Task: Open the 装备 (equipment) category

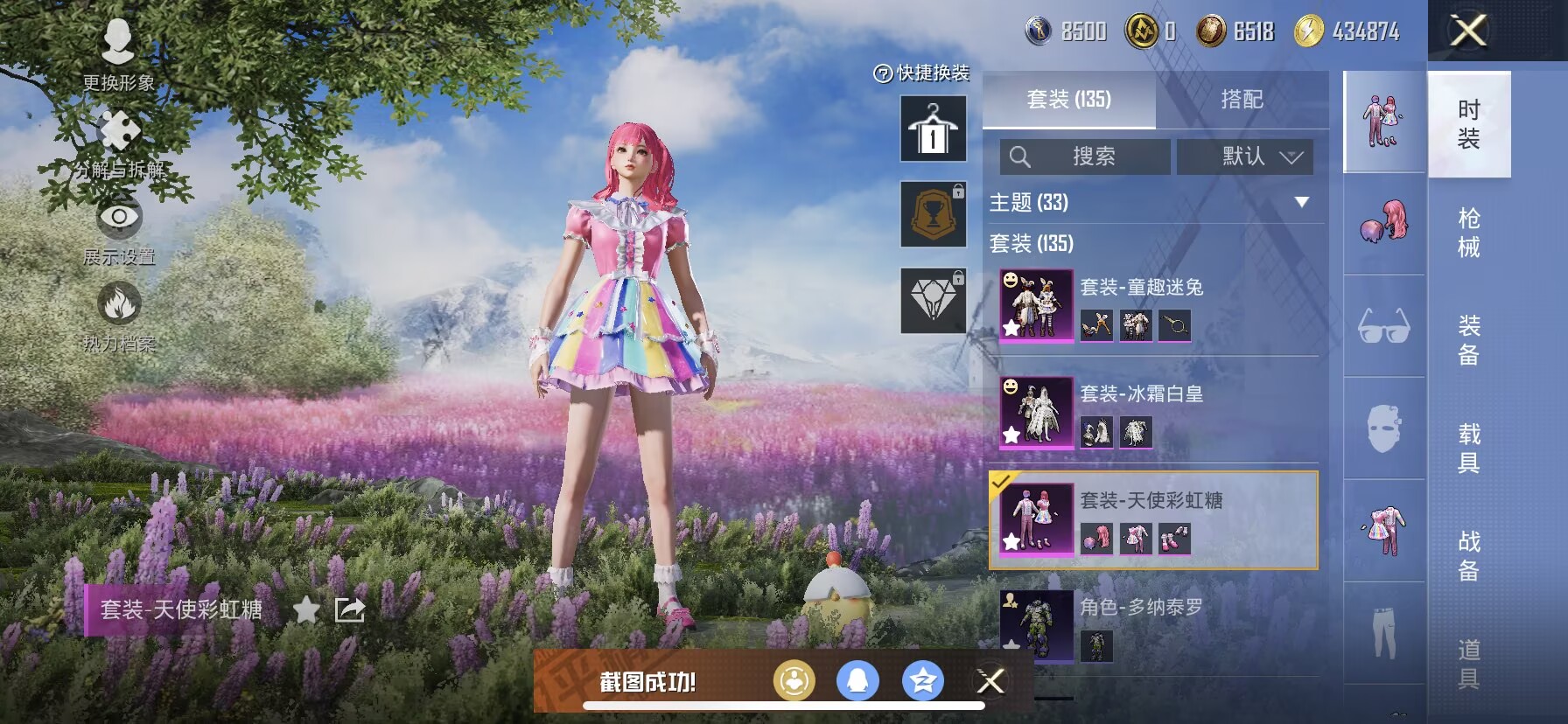Action: click(x=1469, y=340)
